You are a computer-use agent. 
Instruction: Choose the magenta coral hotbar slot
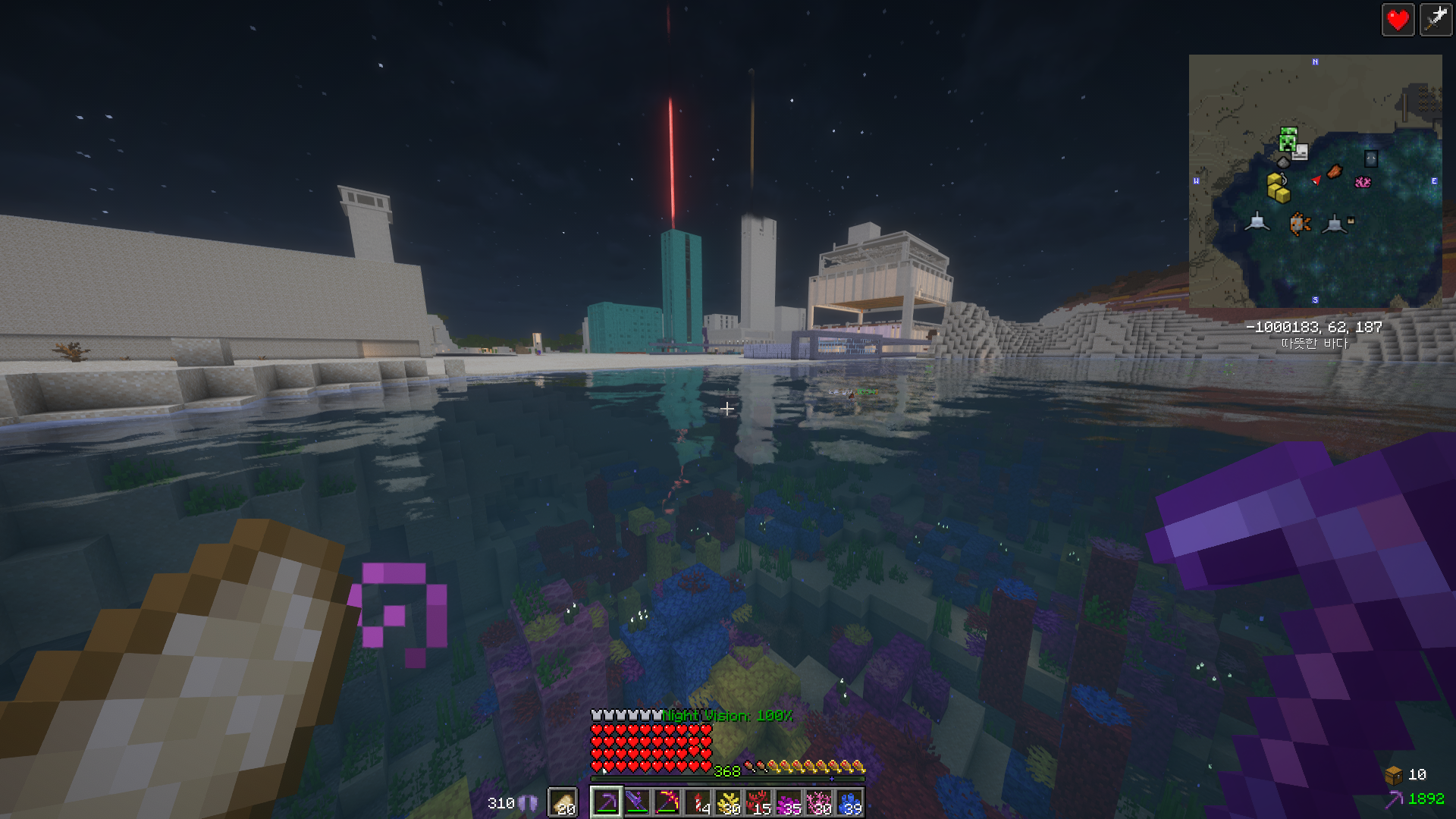(x=789, y=802)
